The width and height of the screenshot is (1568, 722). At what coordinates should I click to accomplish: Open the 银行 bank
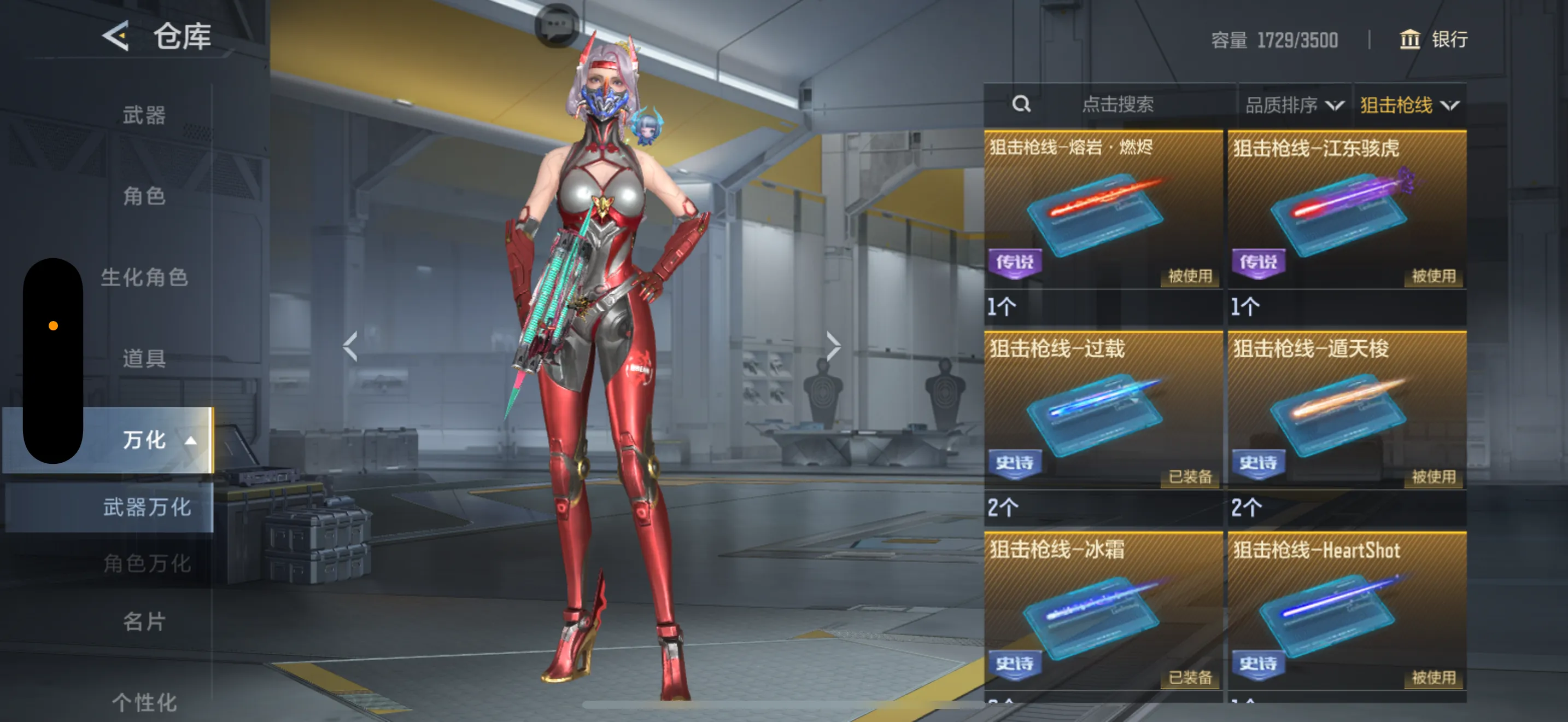pyautogui.click(x=1434, y=39)
